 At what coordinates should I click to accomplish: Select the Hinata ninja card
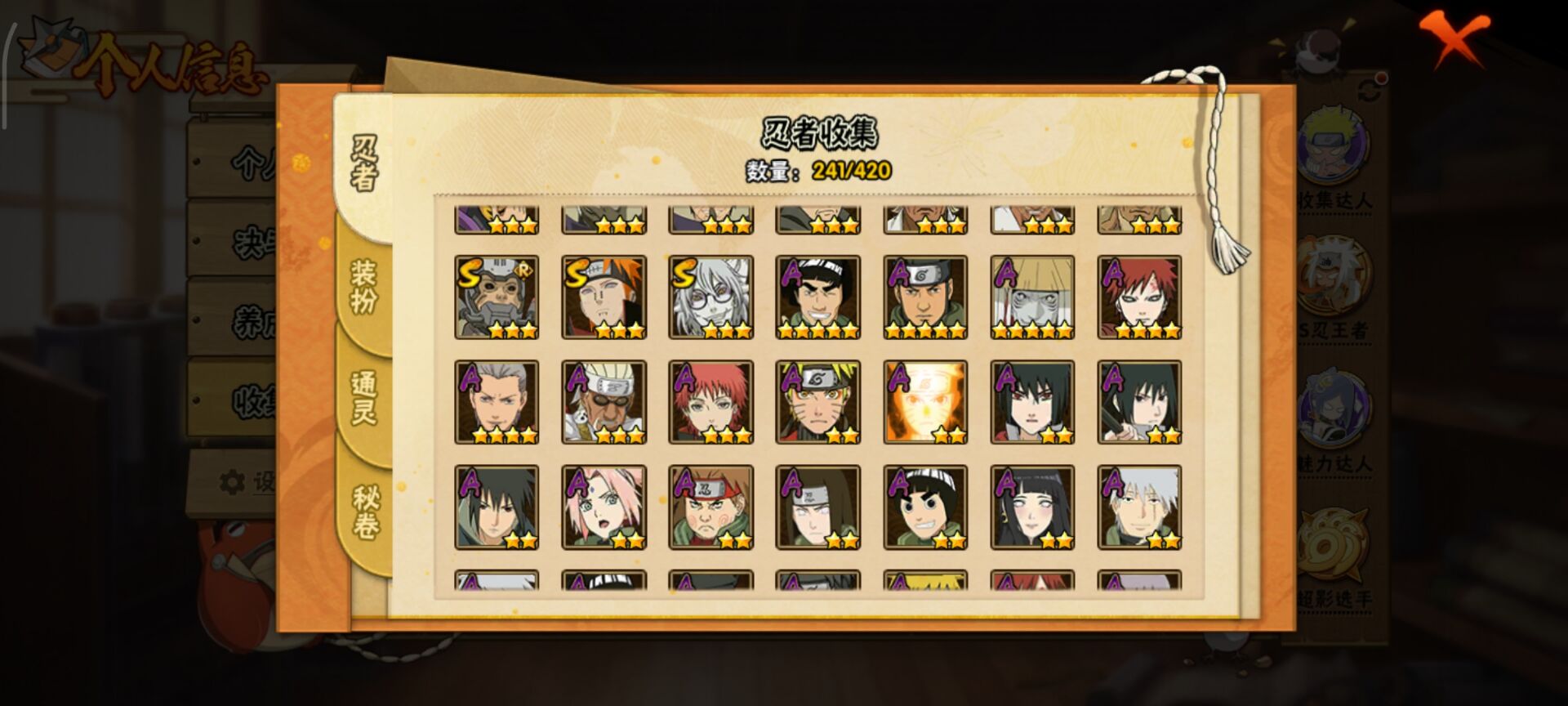tap(1032, 507)
